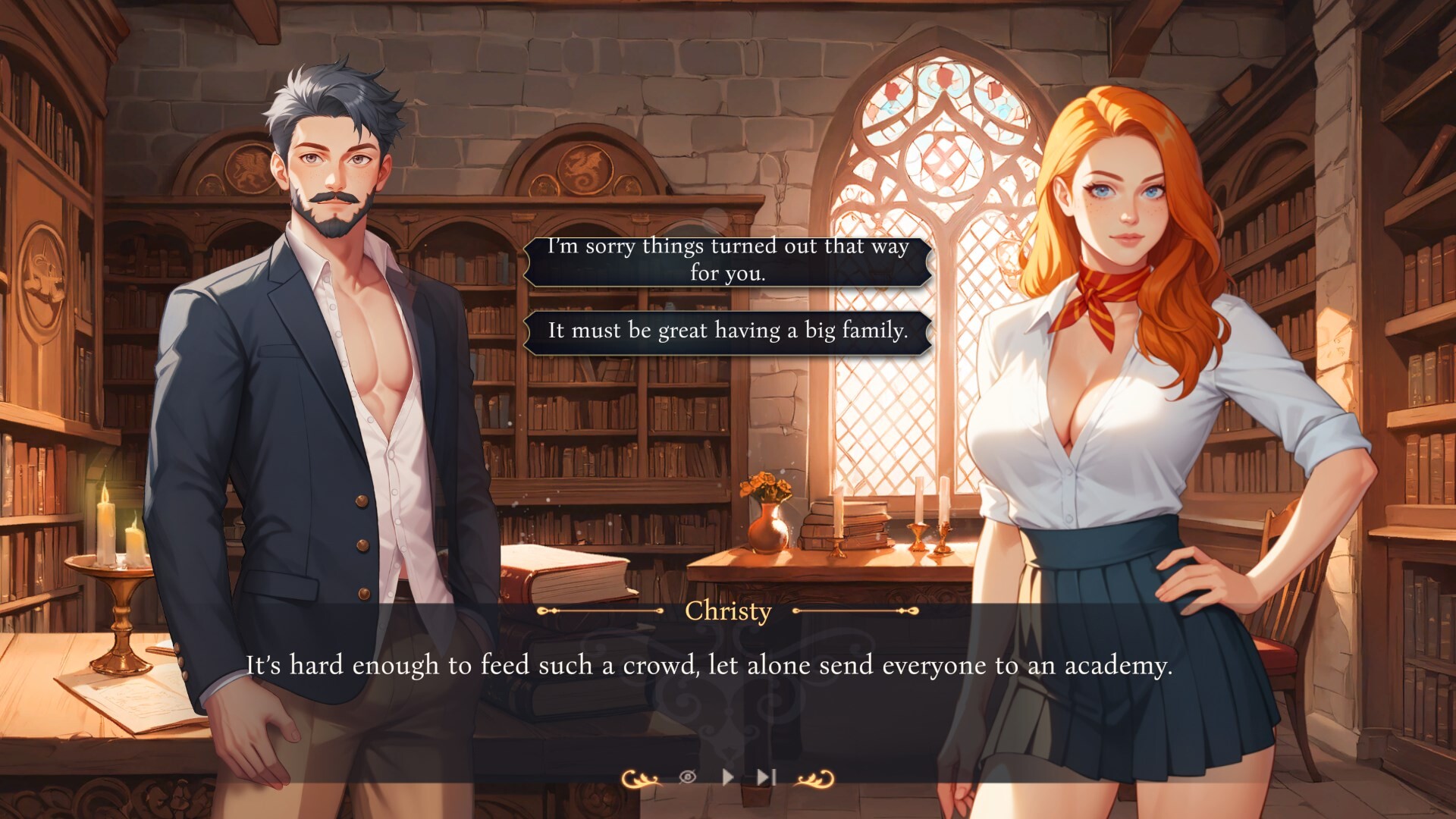This screenshot has width=1456, height=819.
Task: Click the left golden flourish in the control bar
Action: point(641,777)
